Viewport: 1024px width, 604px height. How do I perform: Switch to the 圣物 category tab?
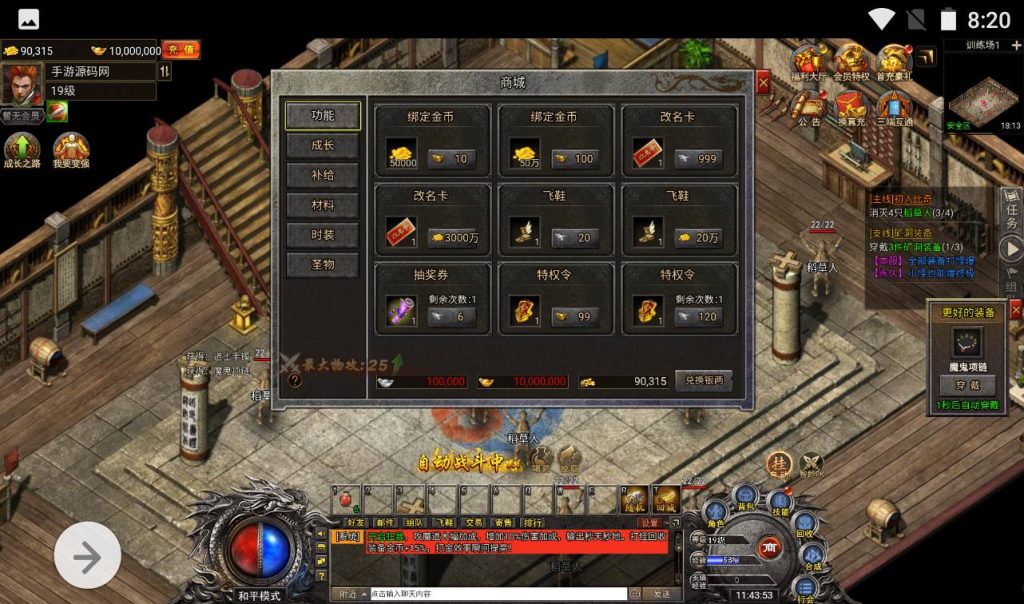[322, 265]
